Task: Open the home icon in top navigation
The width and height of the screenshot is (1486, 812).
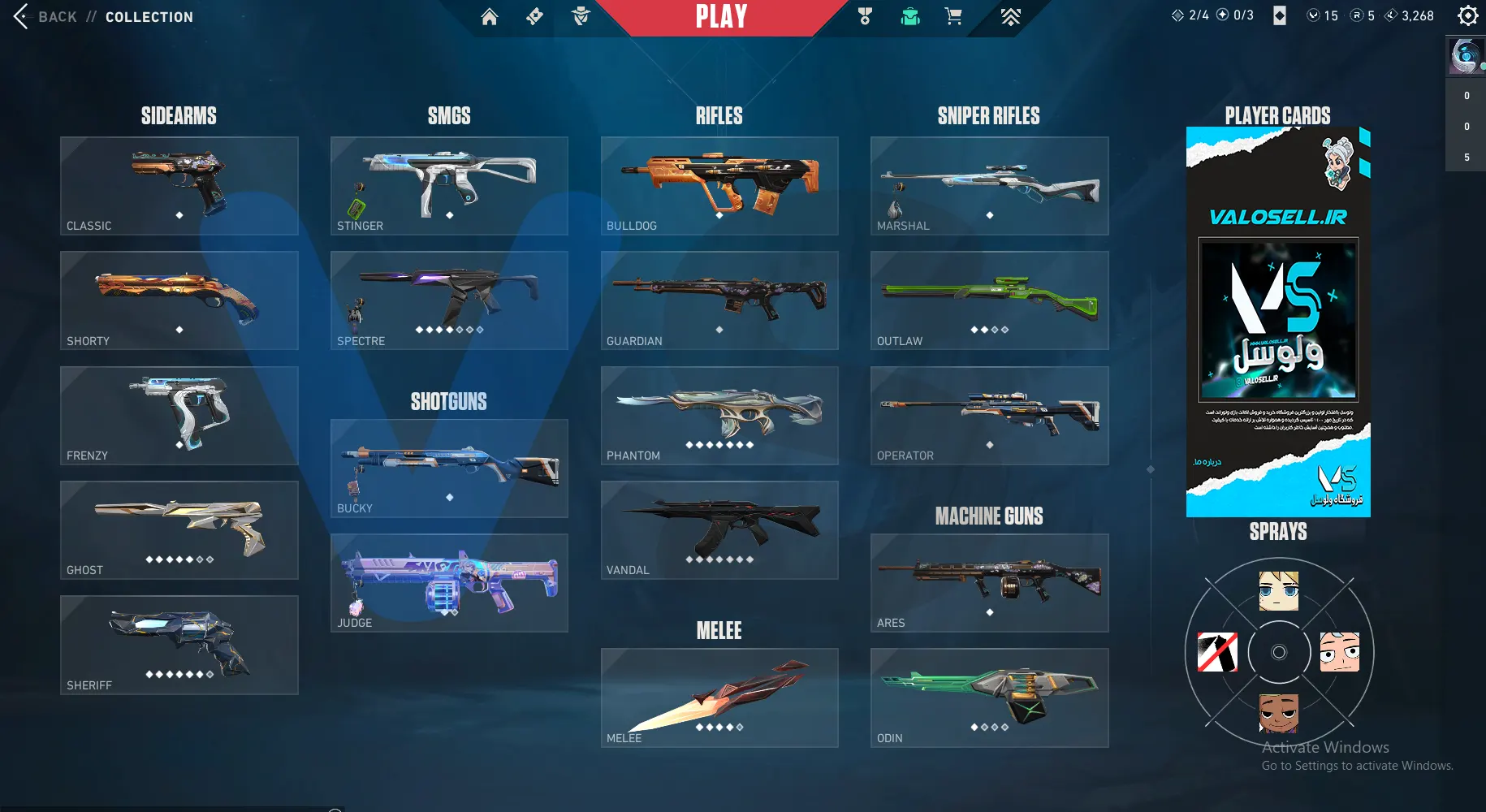Action: (x=489, y=16)
